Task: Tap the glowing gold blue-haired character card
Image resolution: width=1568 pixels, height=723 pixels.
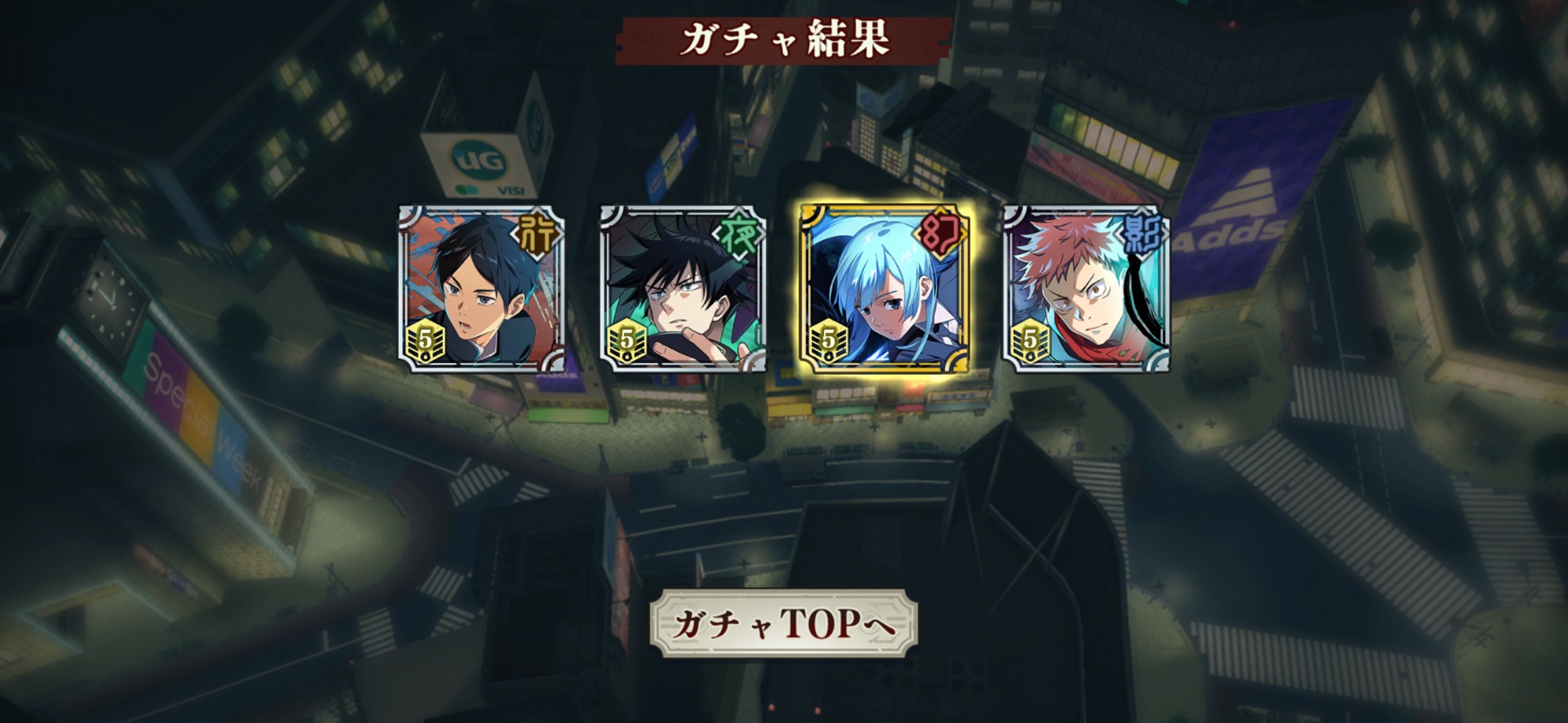Action: click(884, 289)
